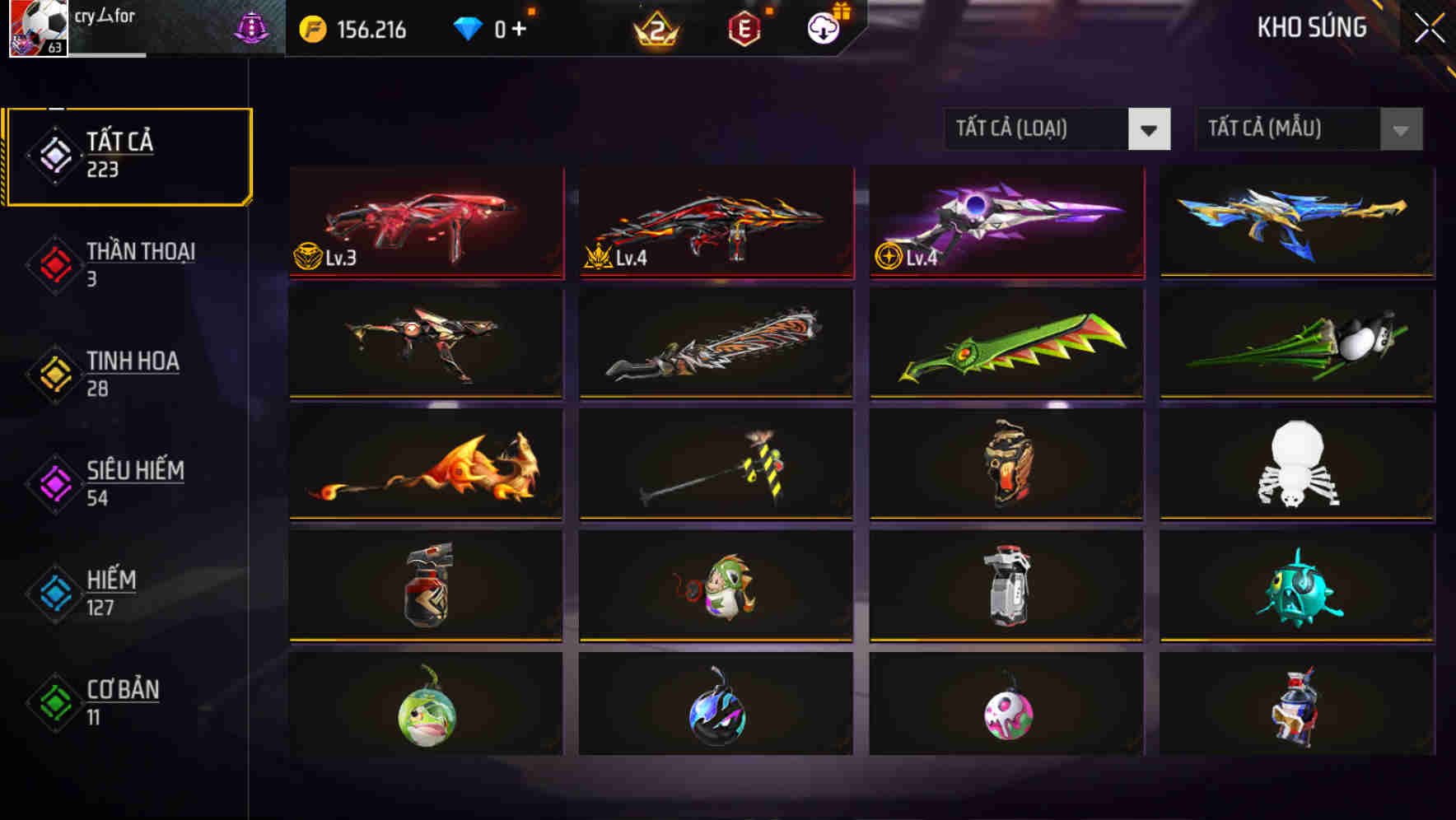
Task: Select the TINH HOA gold rarity icon
Action: pyautogui.click(x=52, y=373)
